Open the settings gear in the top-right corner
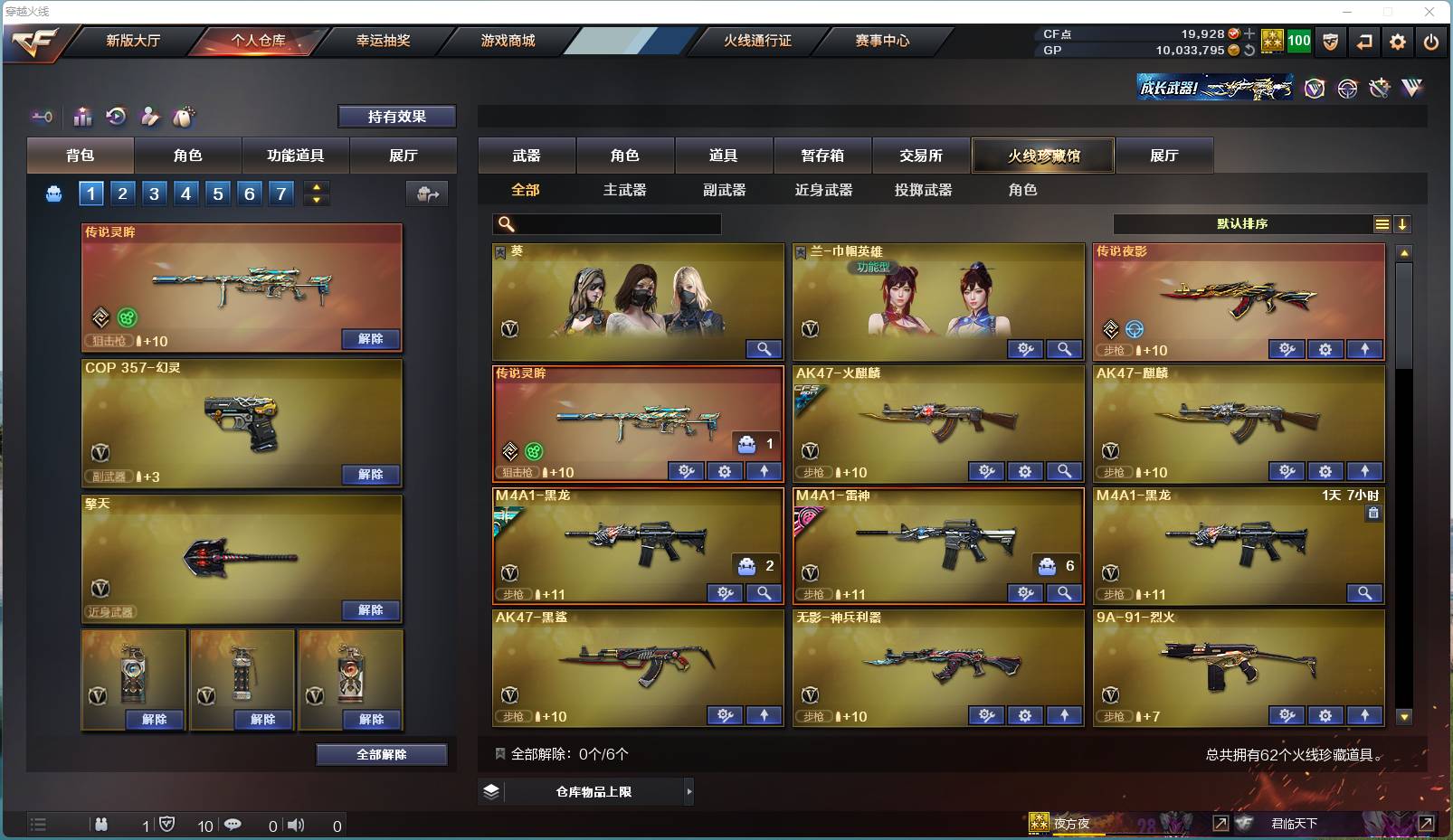1453x840 pixels. 1397,42
